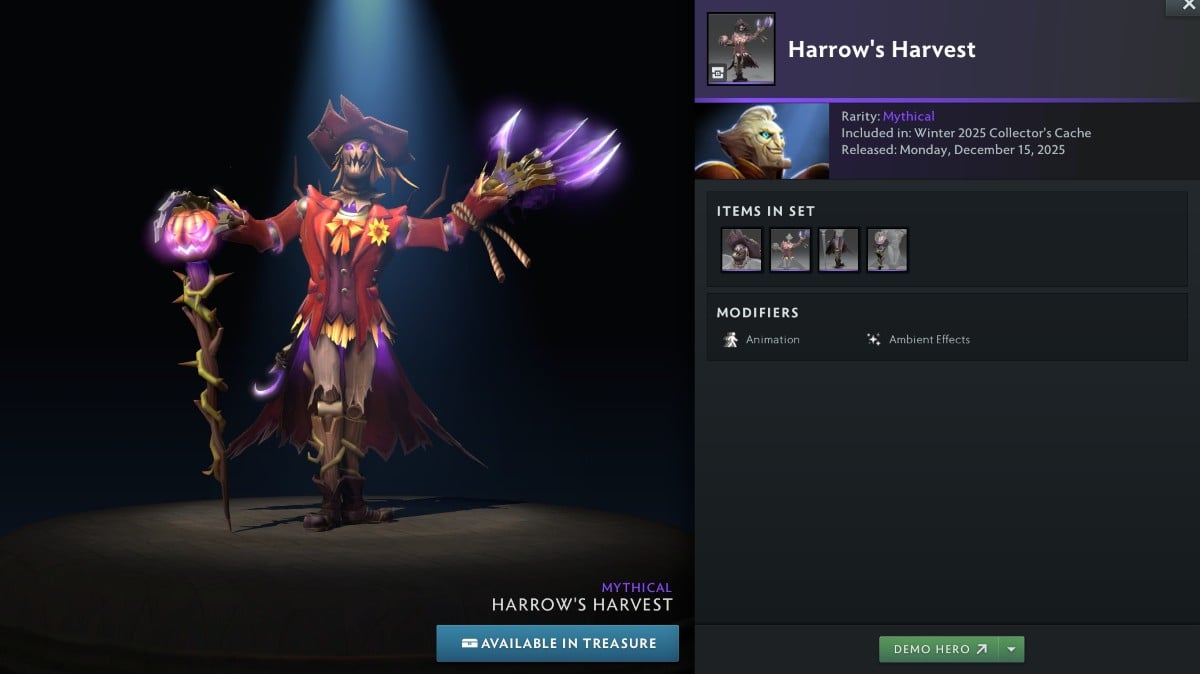The height and width of the screenshot is (674, 1200).
Task: View the hero portrait with glowing eye
Action: [762, 141]
